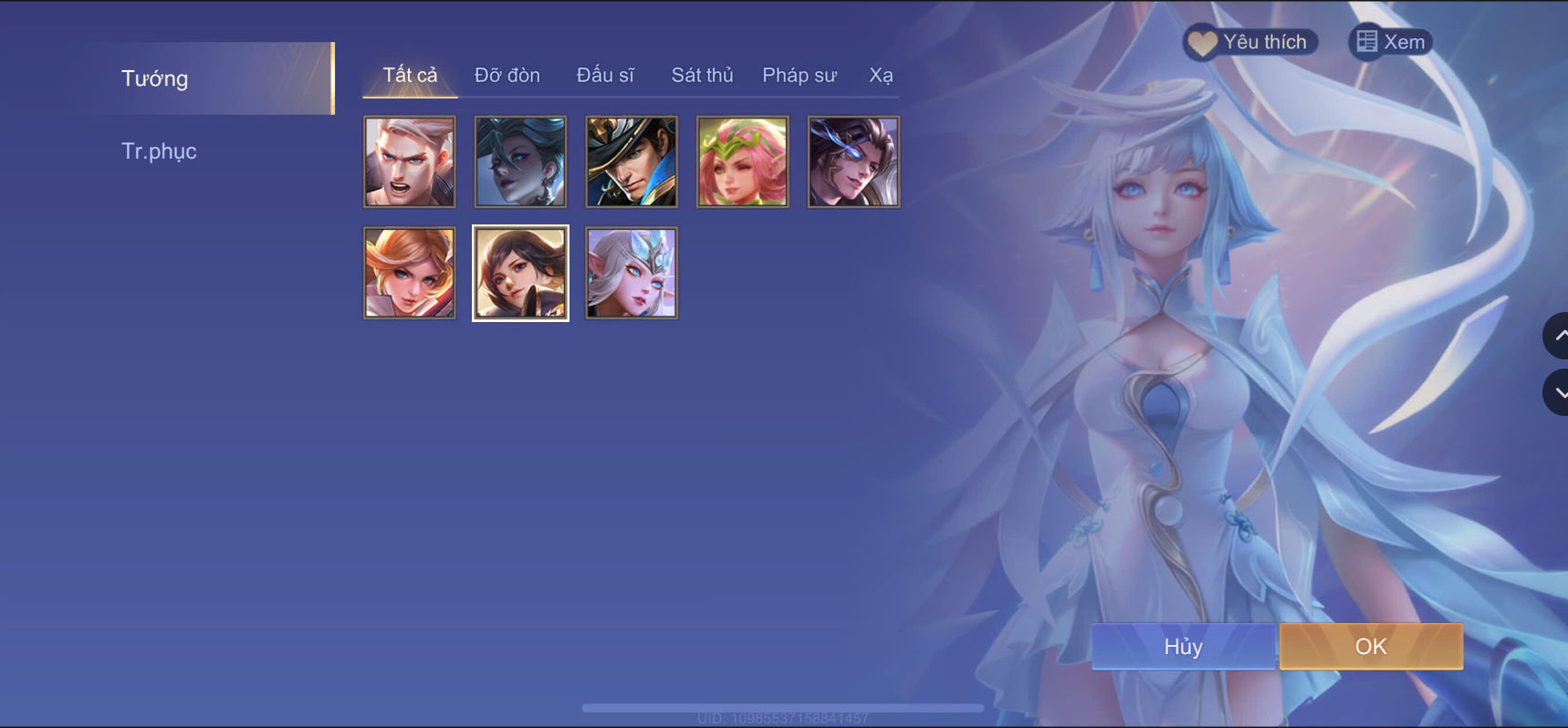This screenshot has width=1568, height=728.
Task: Click the selected brown-haired hero thumbnail
Action: tap(520, 273)
